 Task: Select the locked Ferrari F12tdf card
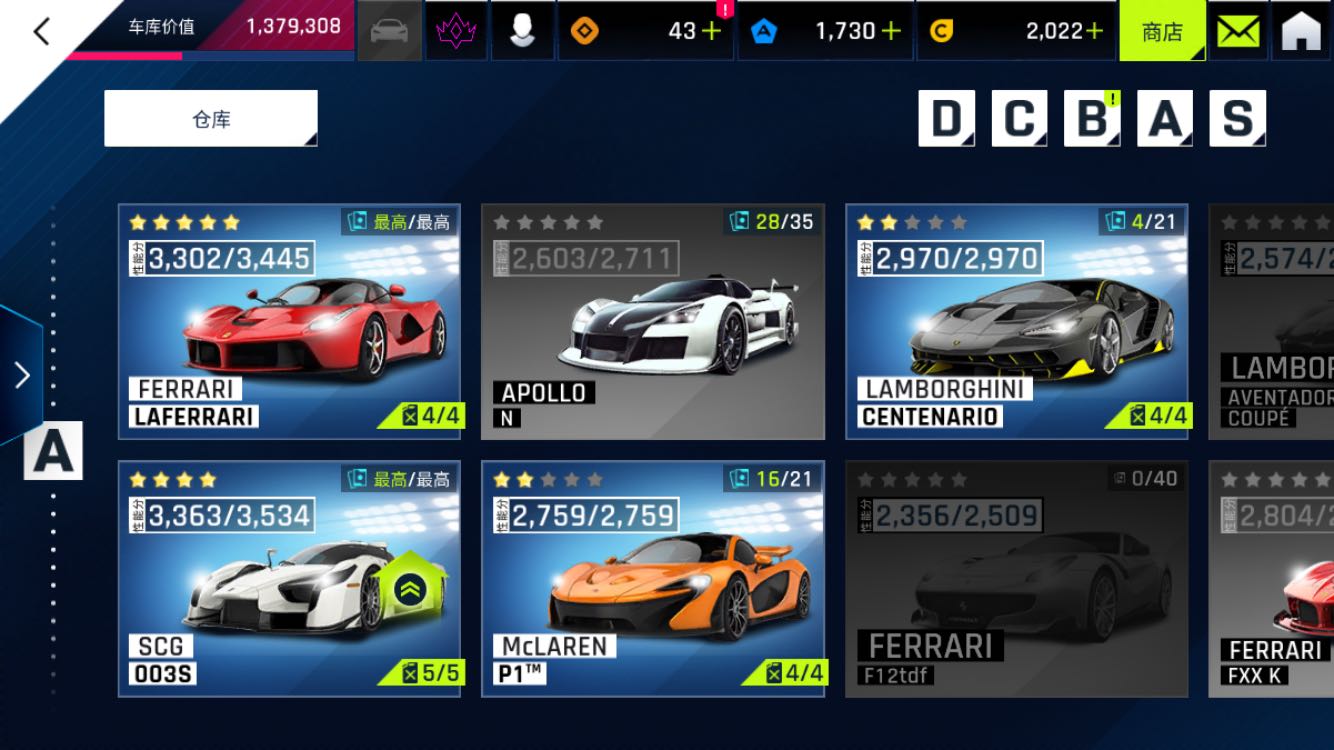1017,578
